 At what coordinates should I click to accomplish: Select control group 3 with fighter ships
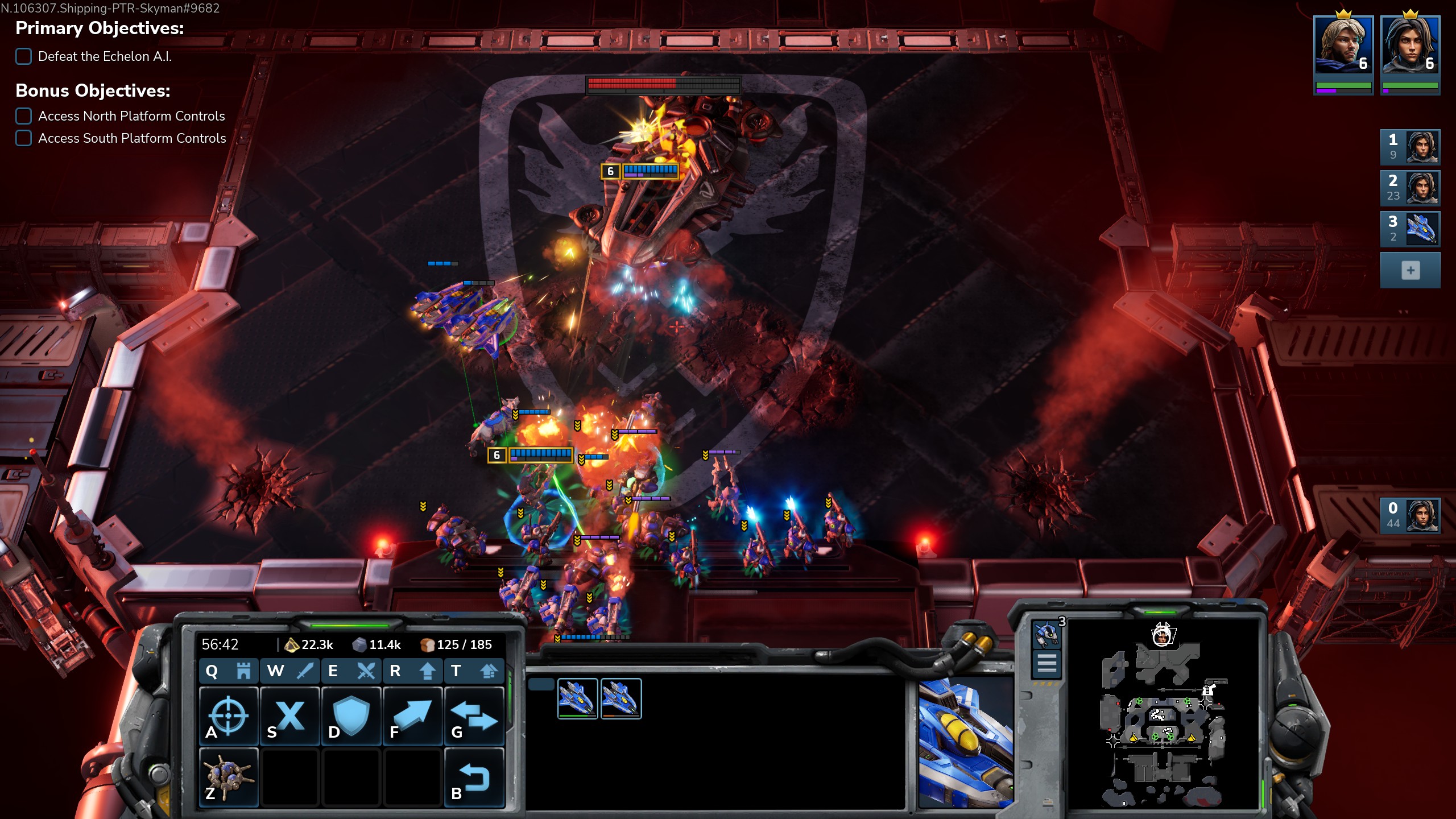[x=1409, y=229]
